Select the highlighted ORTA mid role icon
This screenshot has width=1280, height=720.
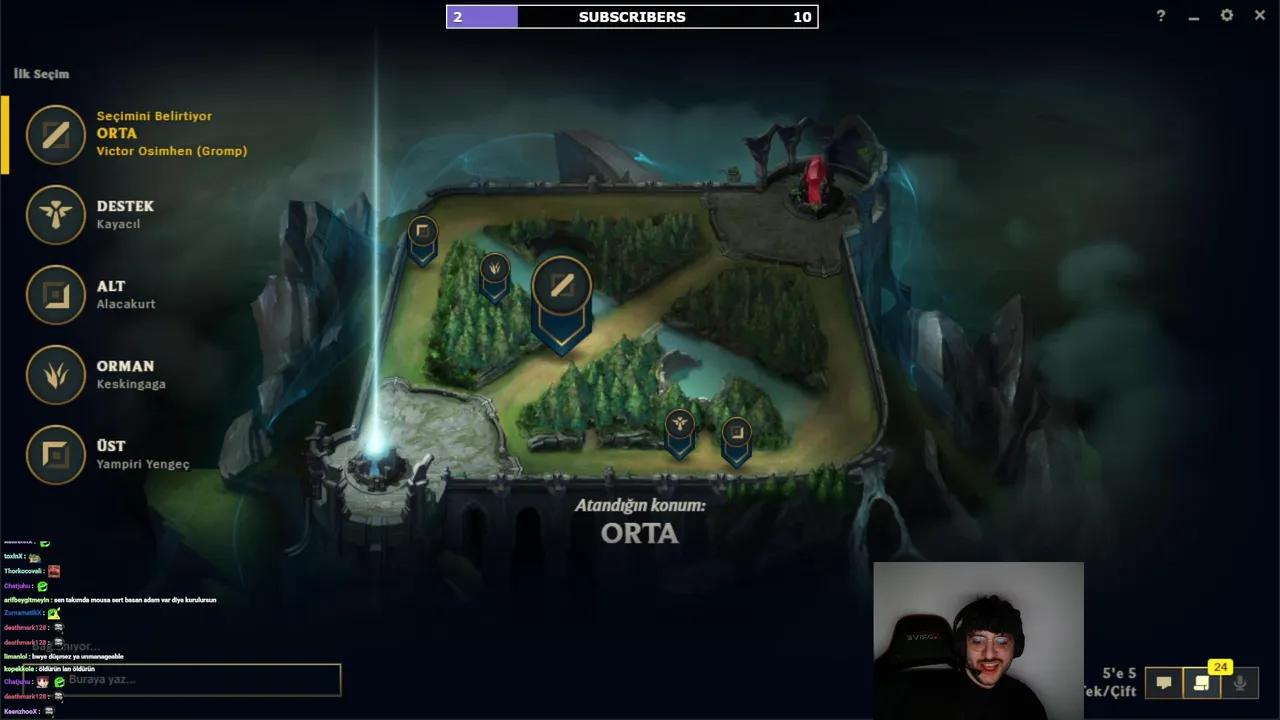(x=55, y=135)
